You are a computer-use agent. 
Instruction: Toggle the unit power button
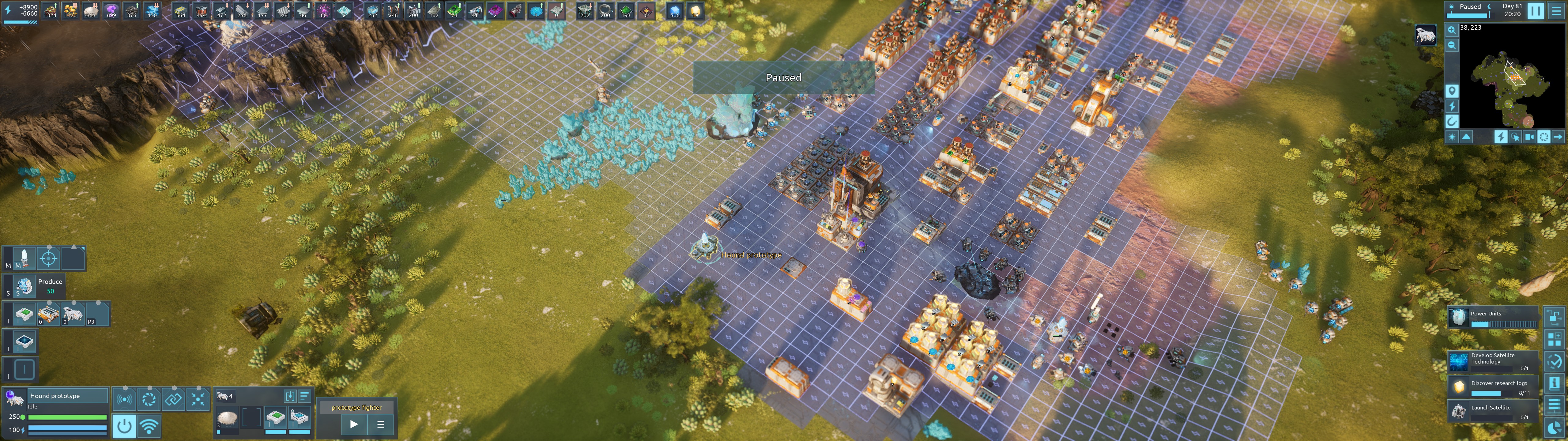pos(124,425)
